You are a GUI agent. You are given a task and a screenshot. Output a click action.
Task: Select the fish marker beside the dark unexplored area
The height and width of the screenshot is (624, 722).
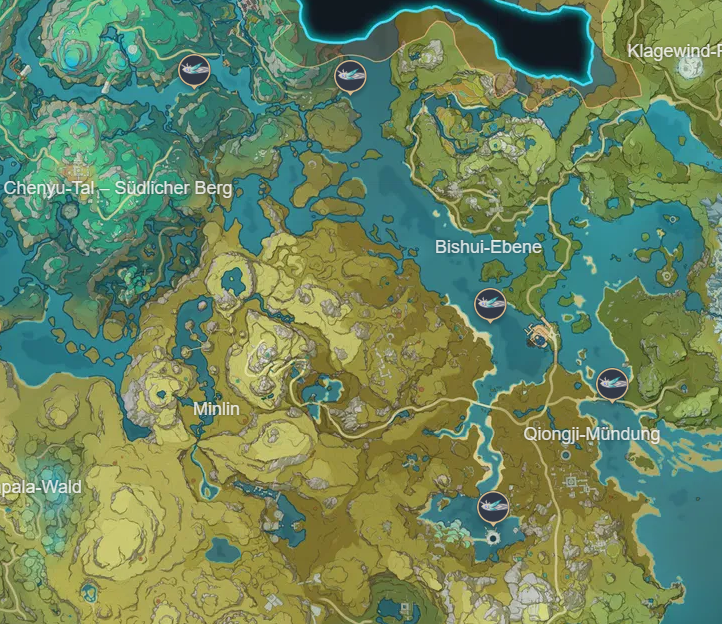349,73
